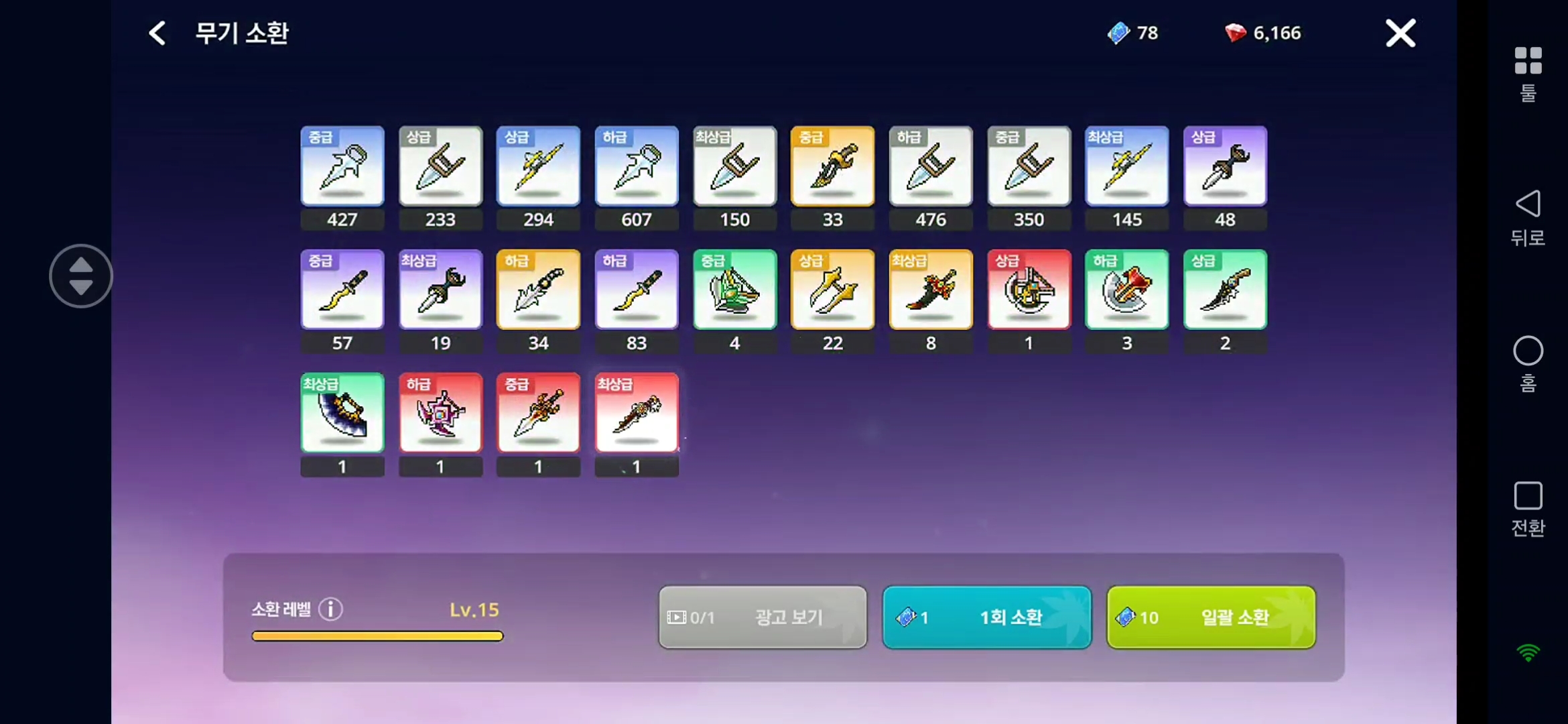This screenshot has height=724, width=1568.
Task: Choose the weapon card showing 427
Action: [x=342, y=166]
